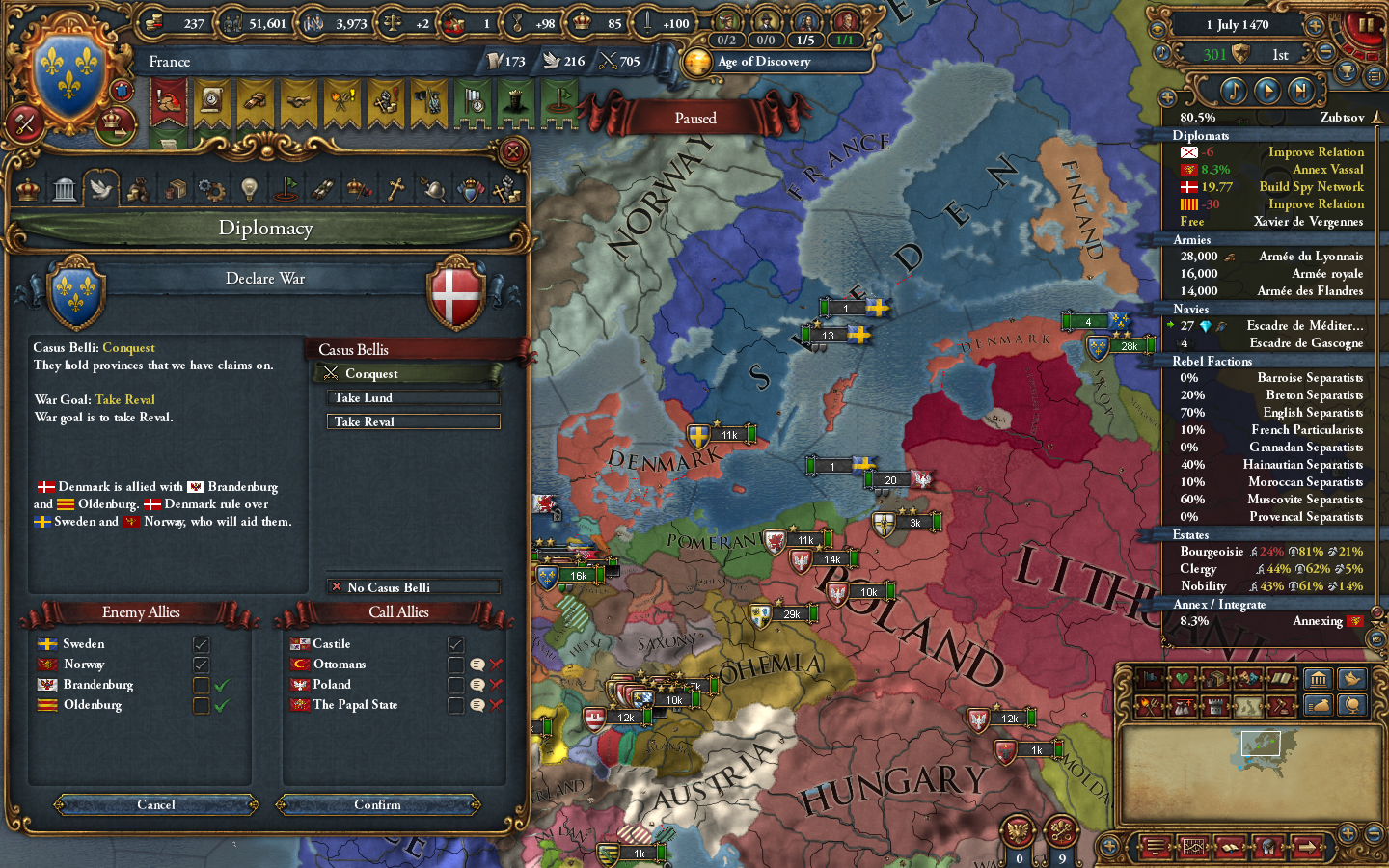Open the Economy tab coin icon
1389x868 pixels.
138,188
